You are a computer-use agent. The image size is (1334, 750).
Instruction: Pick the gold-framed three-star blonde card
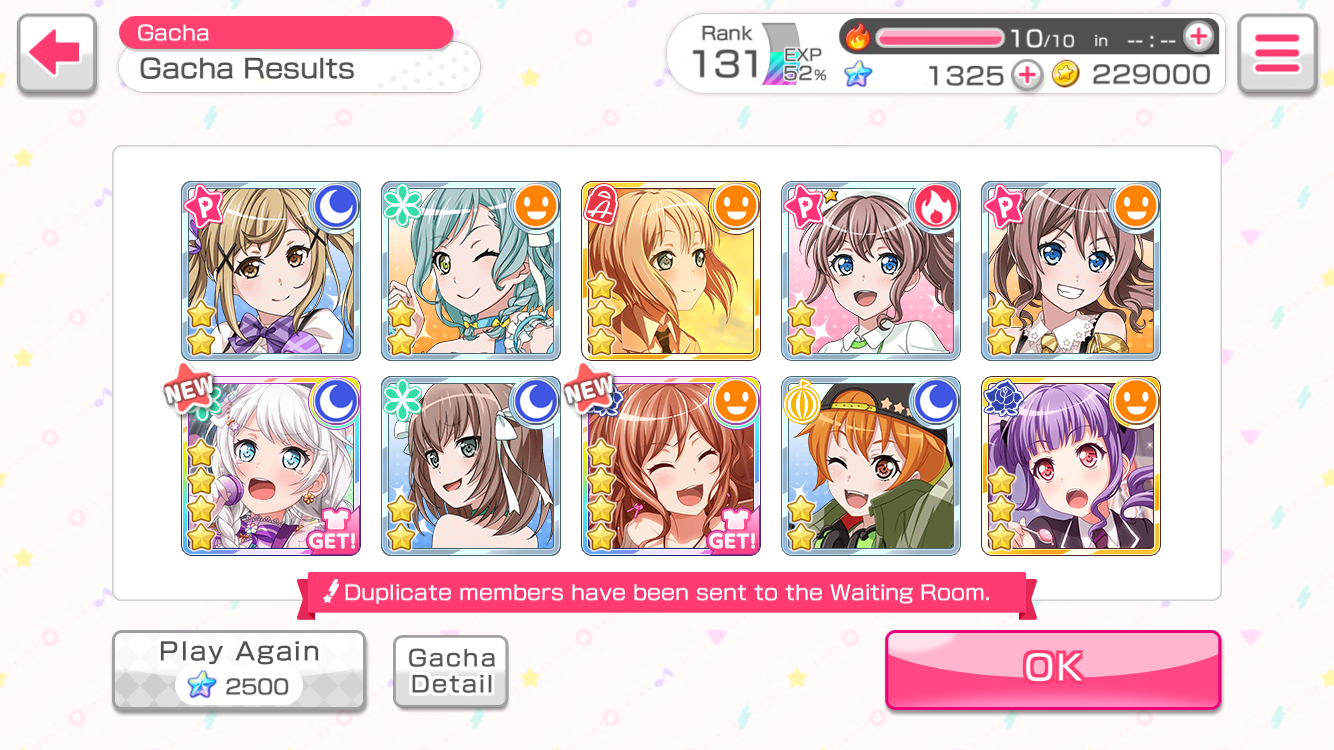click(671, 271)
